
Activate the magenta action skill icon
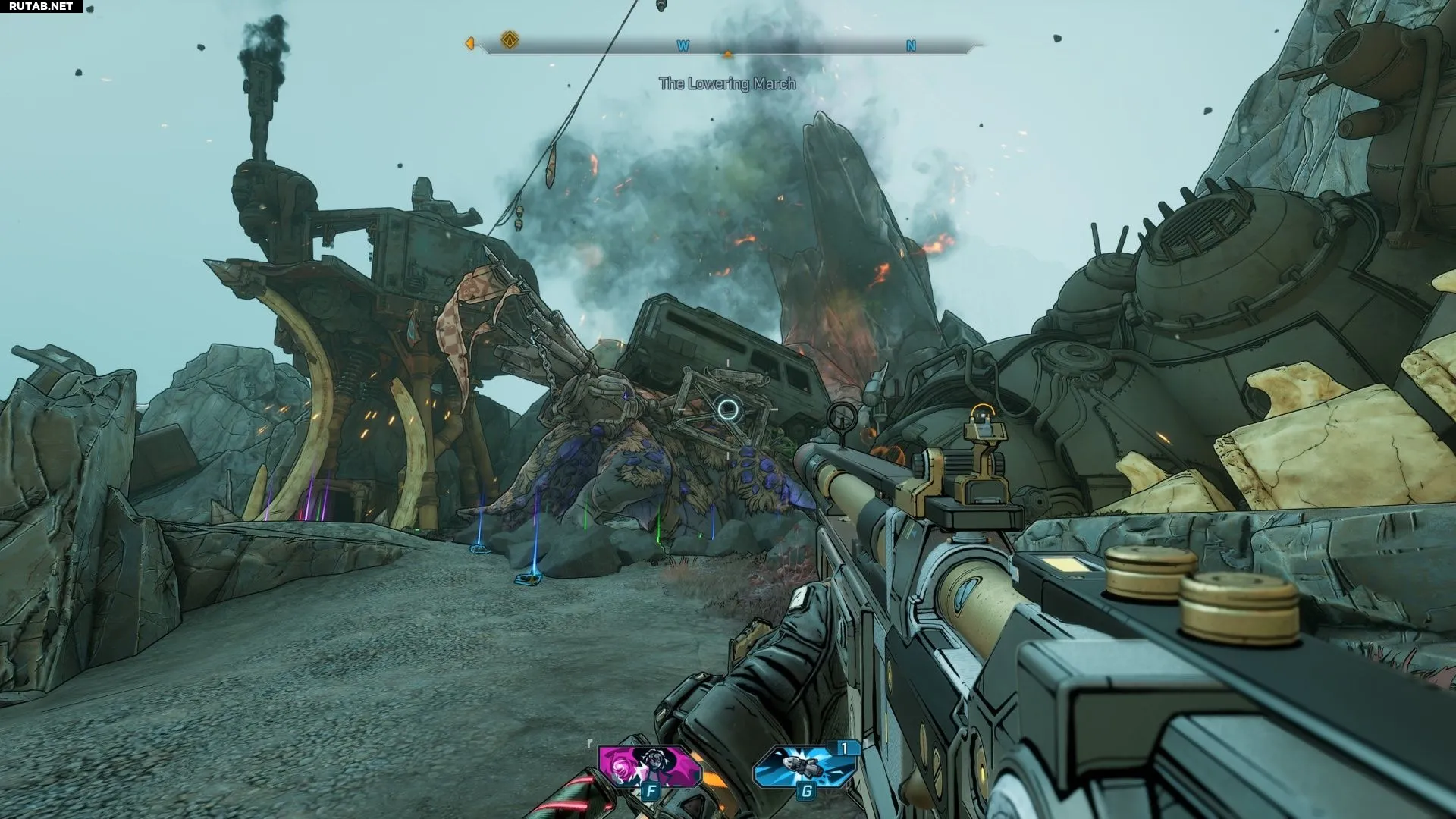point(647,766)
